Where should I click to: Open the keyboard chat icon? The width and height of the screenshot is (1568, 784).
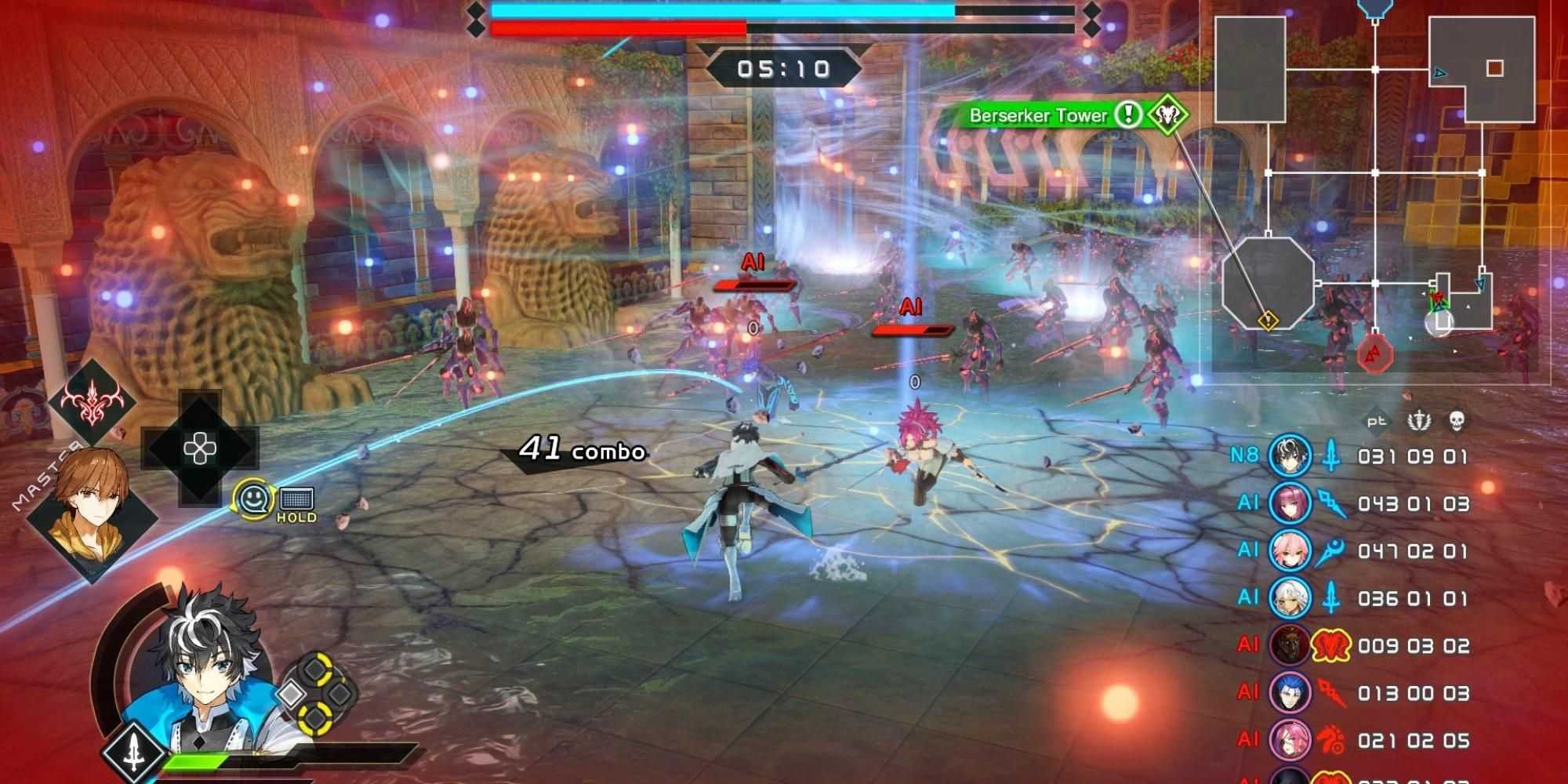coord(296,499)
